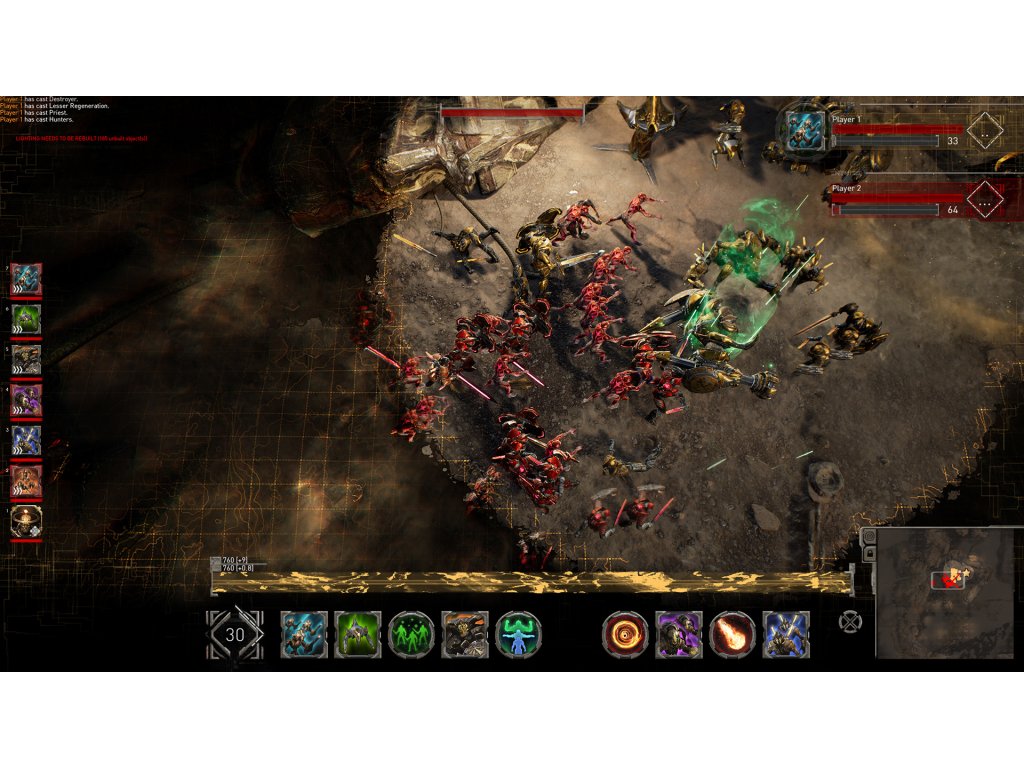Activate the fireball spell icon
The height and width of the screenshot is (768, 1024).
(733, 634)
